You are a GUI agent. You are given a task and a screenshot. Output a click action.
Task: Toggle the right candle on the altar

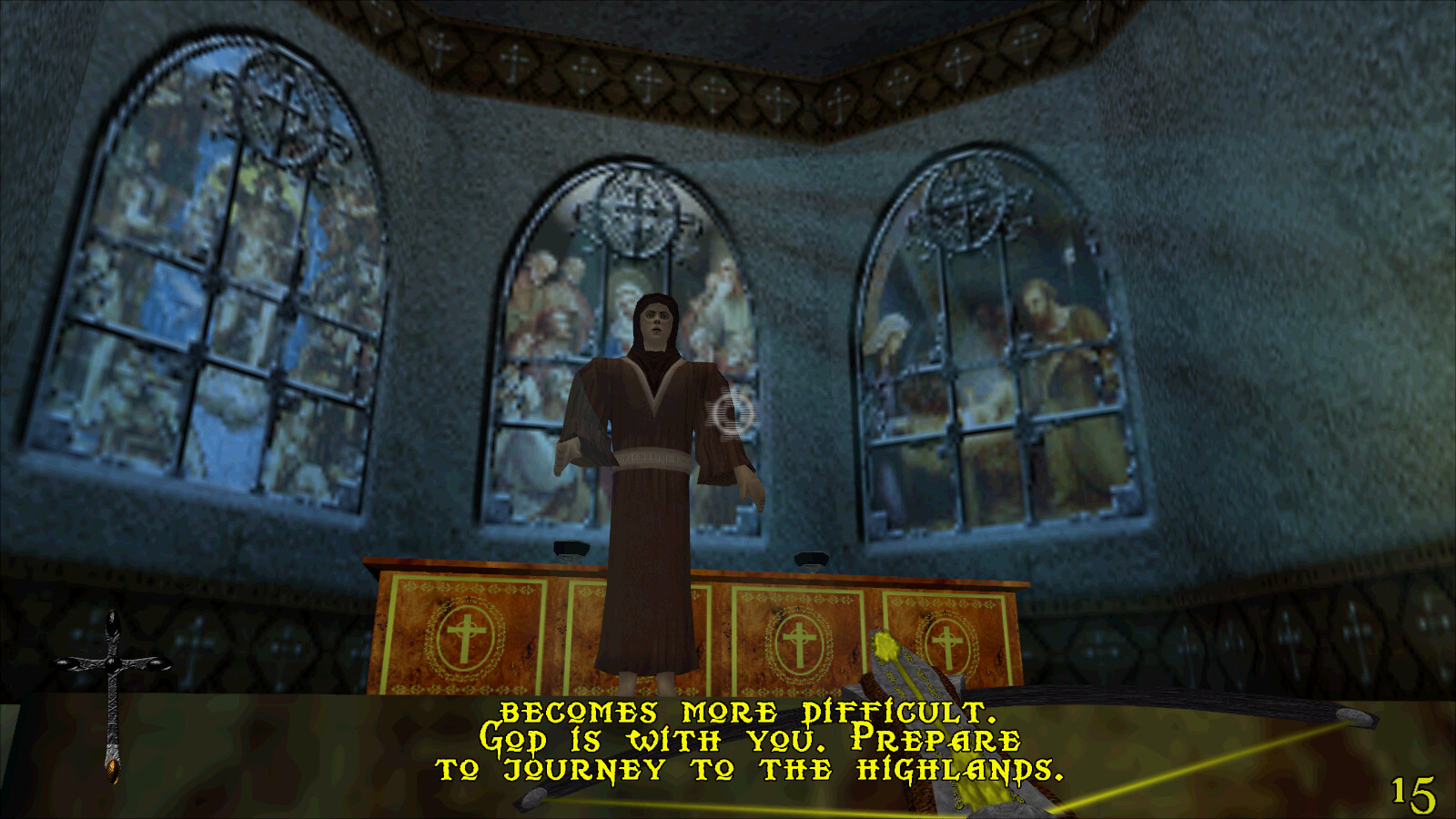point(810,560)
